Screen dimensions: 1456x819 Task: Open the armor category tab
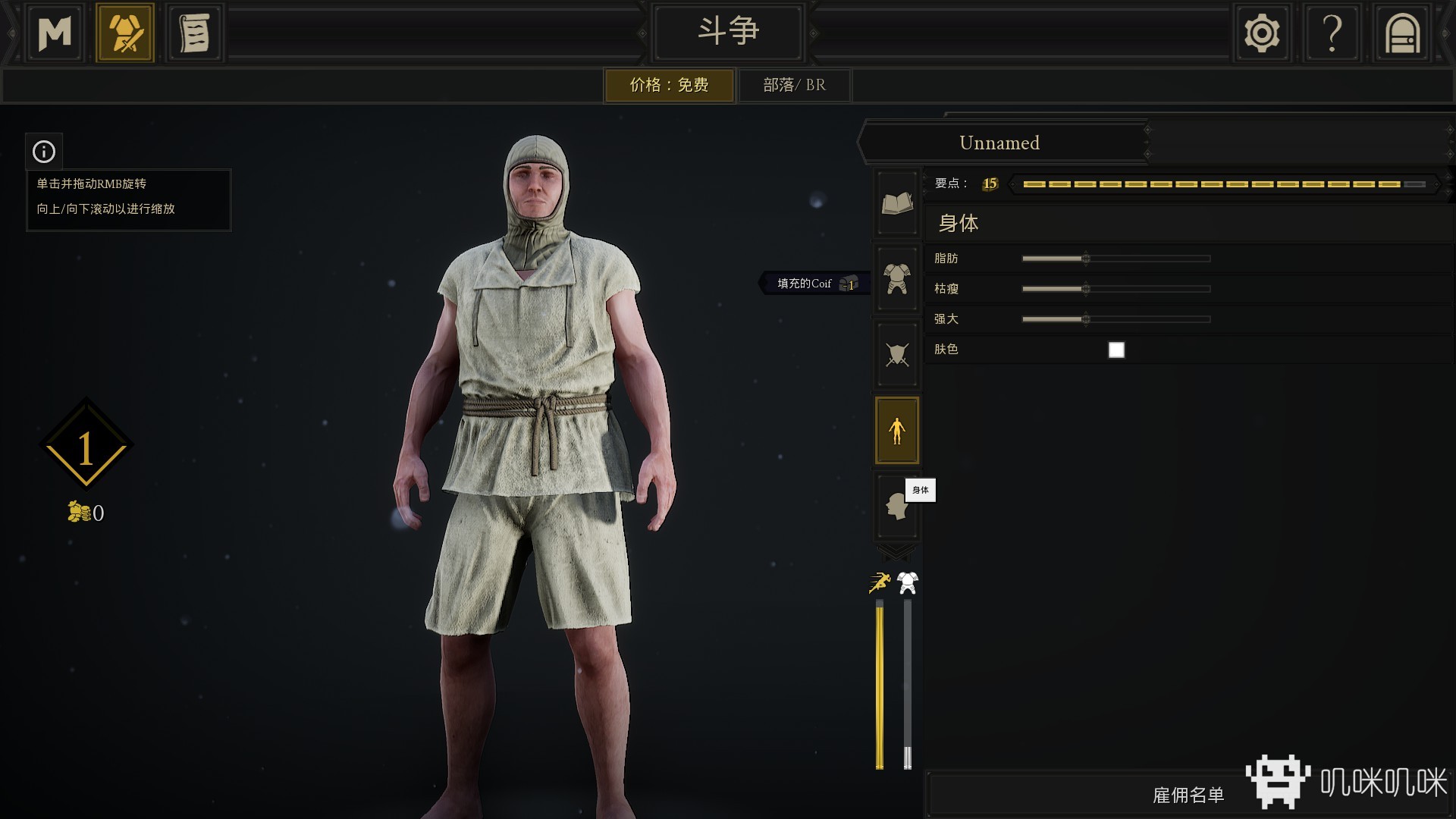[897, 278]
